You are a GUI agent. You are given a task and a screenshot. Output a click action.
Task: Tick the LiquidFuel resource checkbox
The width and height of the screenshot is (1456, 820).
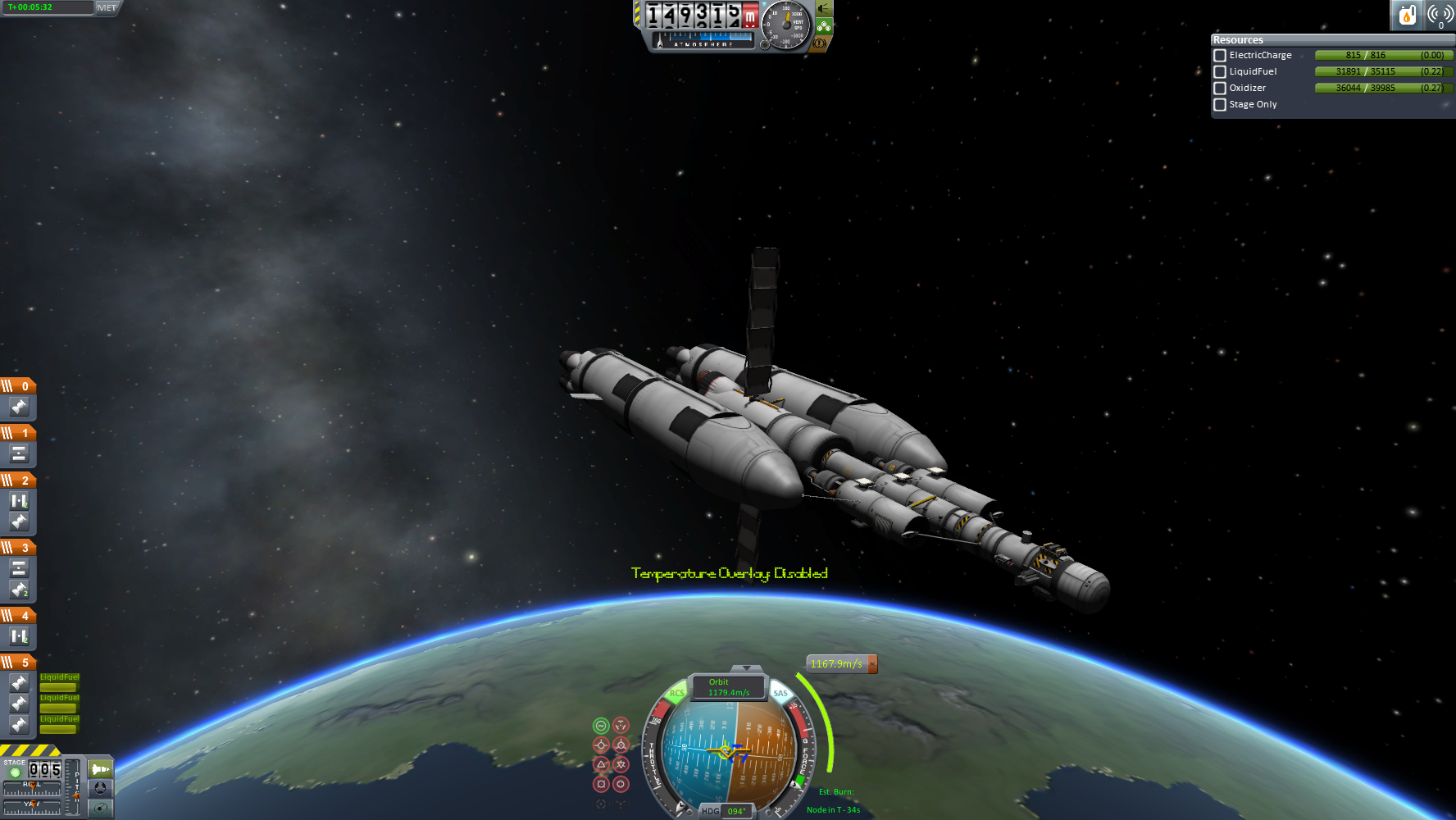tap(1220, 72)
